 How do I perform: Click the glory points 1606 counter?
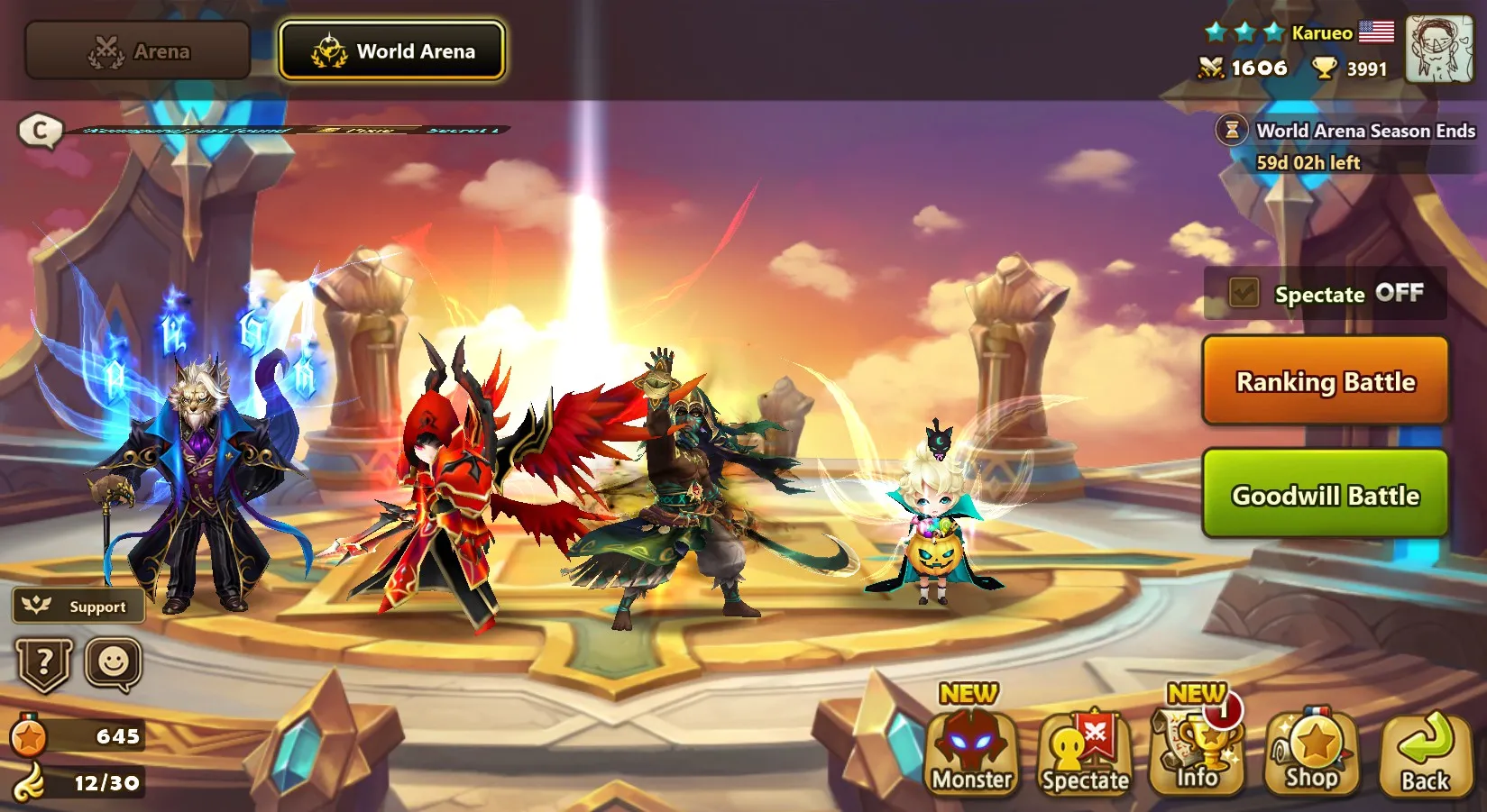(1245, 68)
